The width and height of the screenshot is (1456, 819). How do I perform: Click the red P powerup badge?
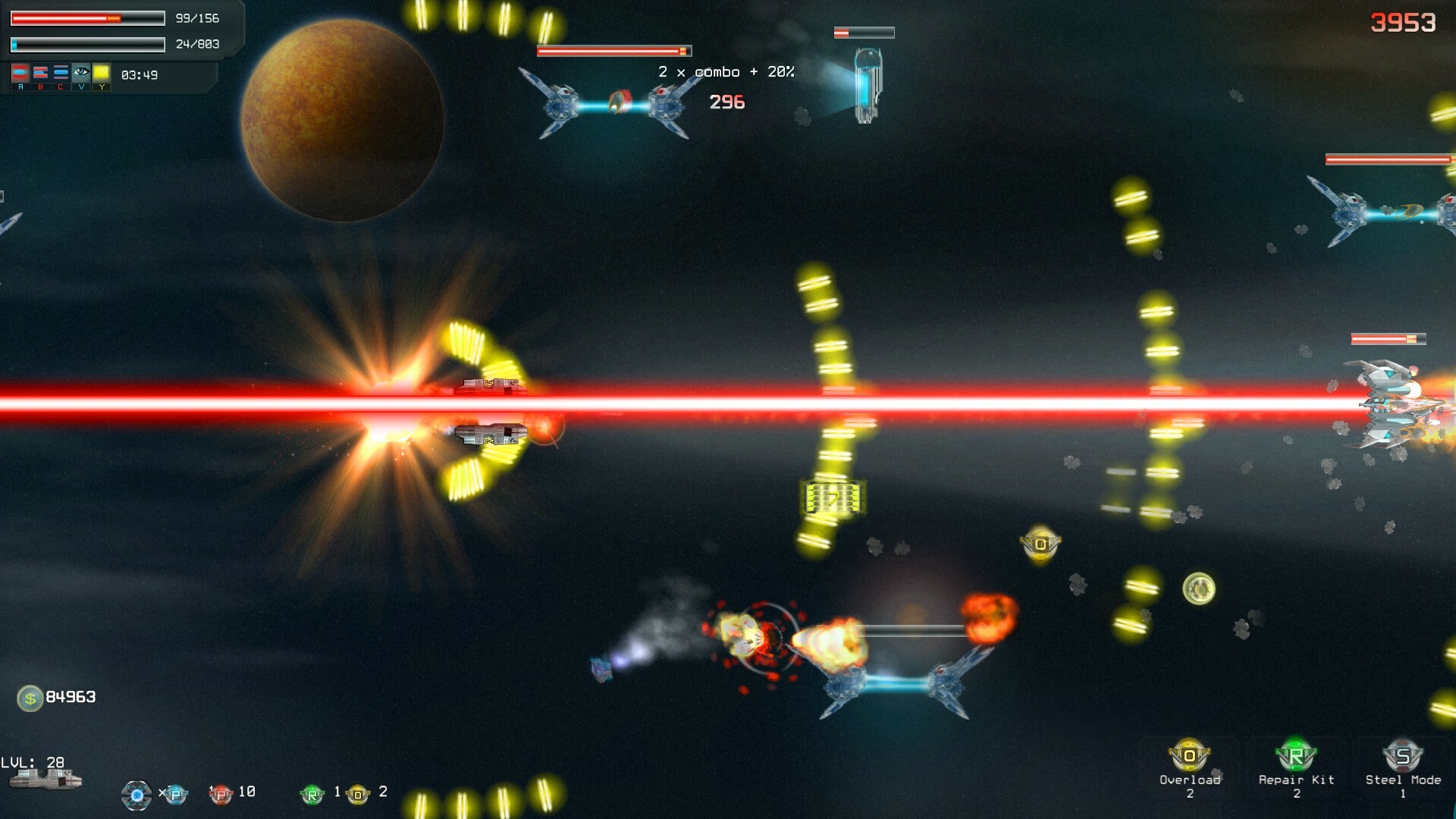tap(220, 794)
